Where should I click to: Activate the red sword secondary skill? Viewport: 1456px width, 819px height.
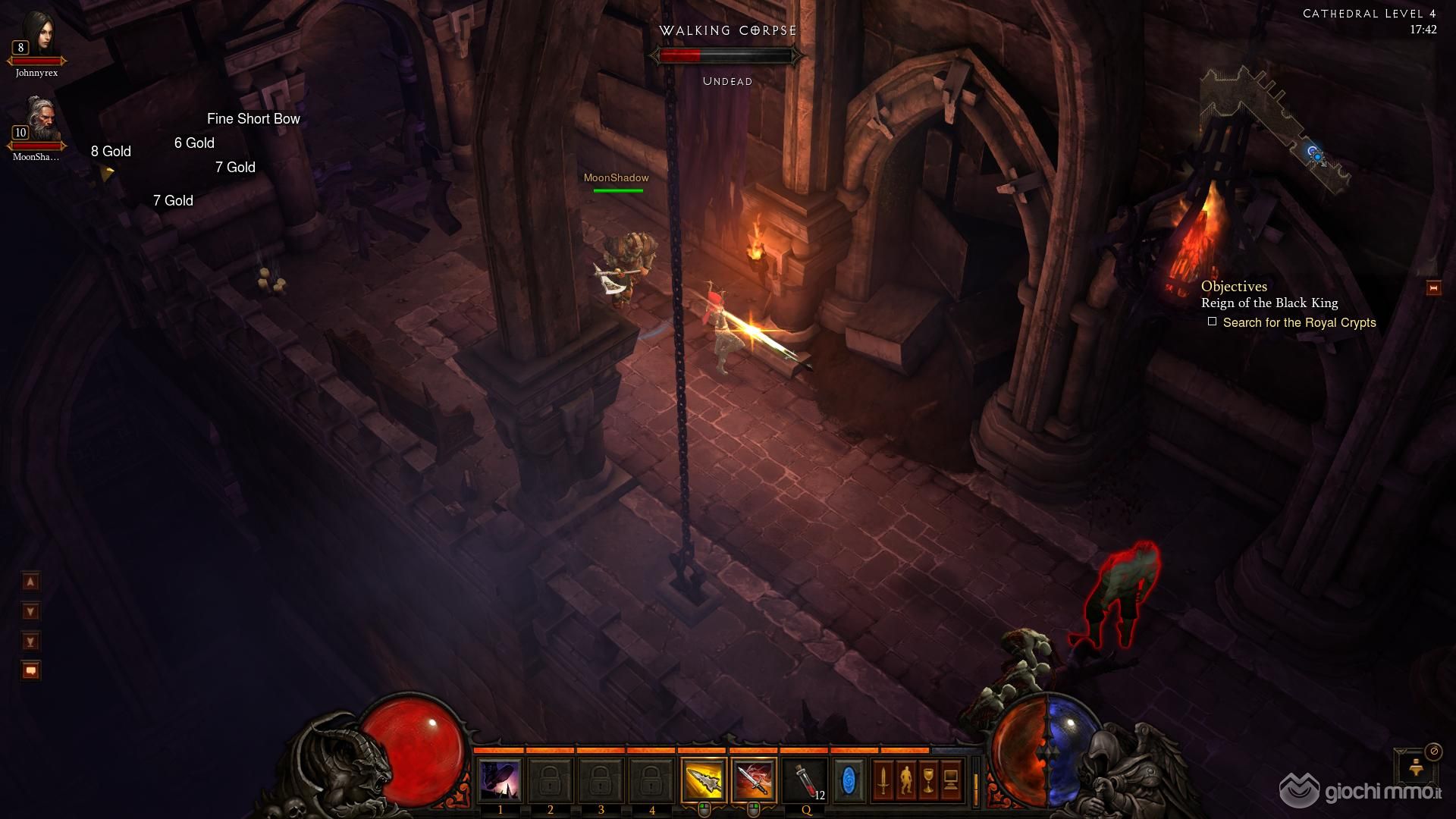[754, 781]
